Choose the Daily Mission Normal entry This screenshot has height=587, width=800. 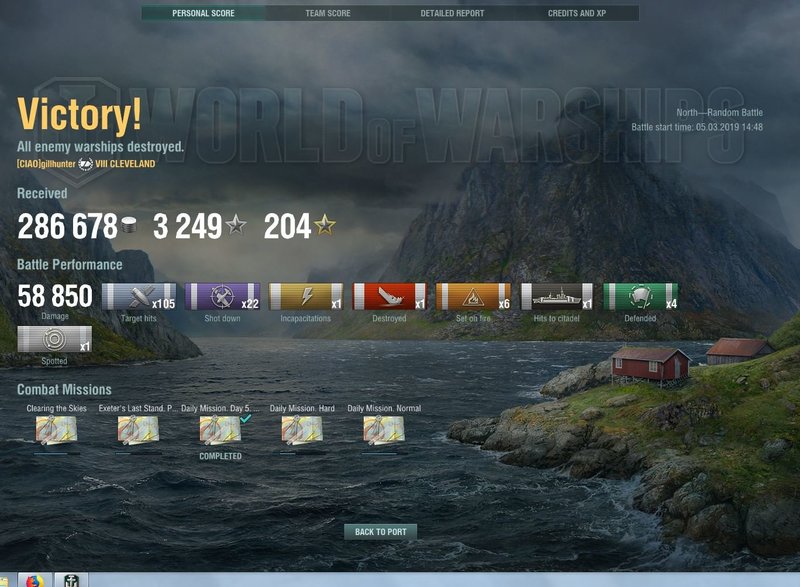384,430
